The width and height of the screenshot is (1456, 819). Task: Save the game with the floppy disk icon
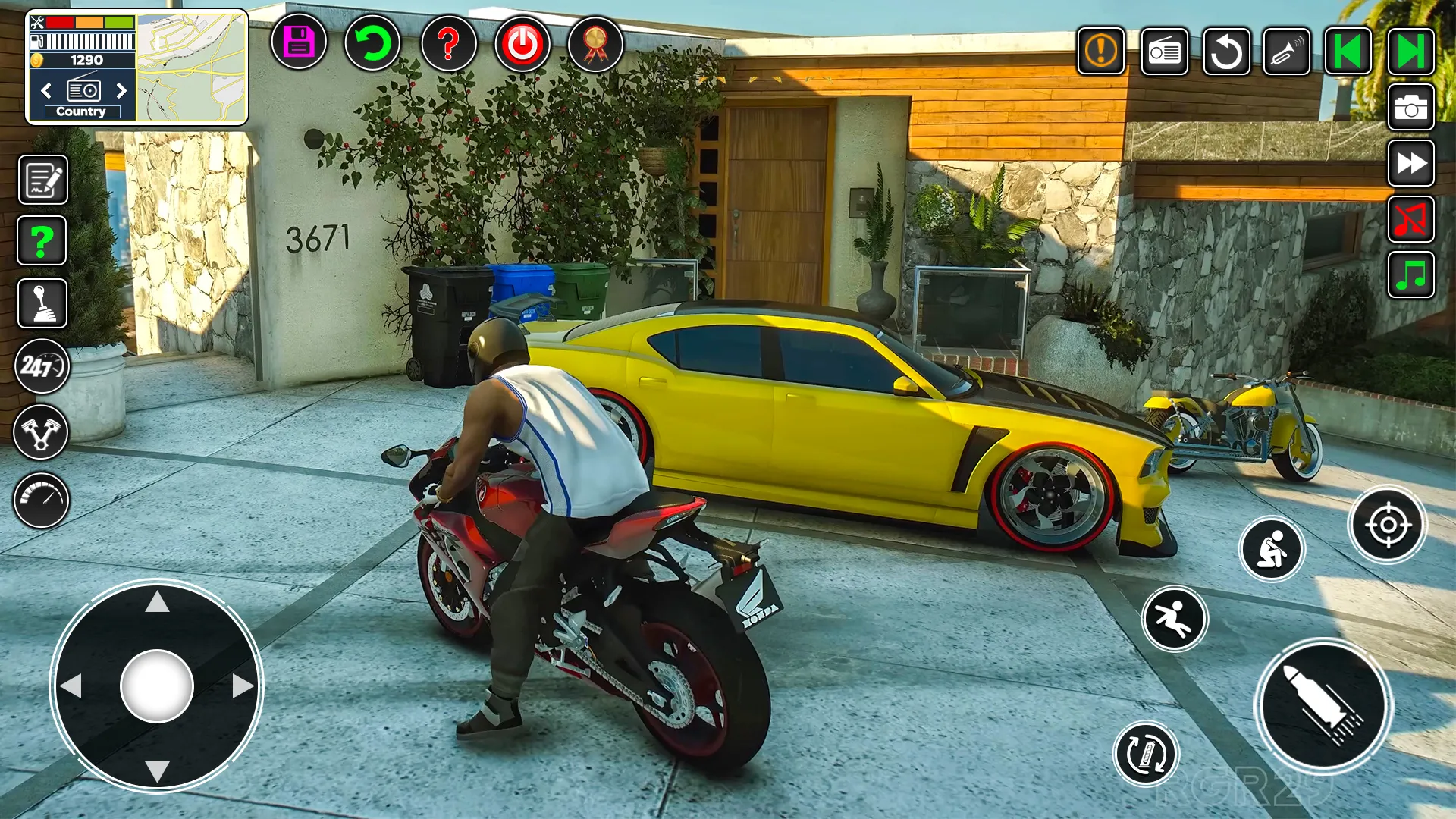[x=299, y=45]
